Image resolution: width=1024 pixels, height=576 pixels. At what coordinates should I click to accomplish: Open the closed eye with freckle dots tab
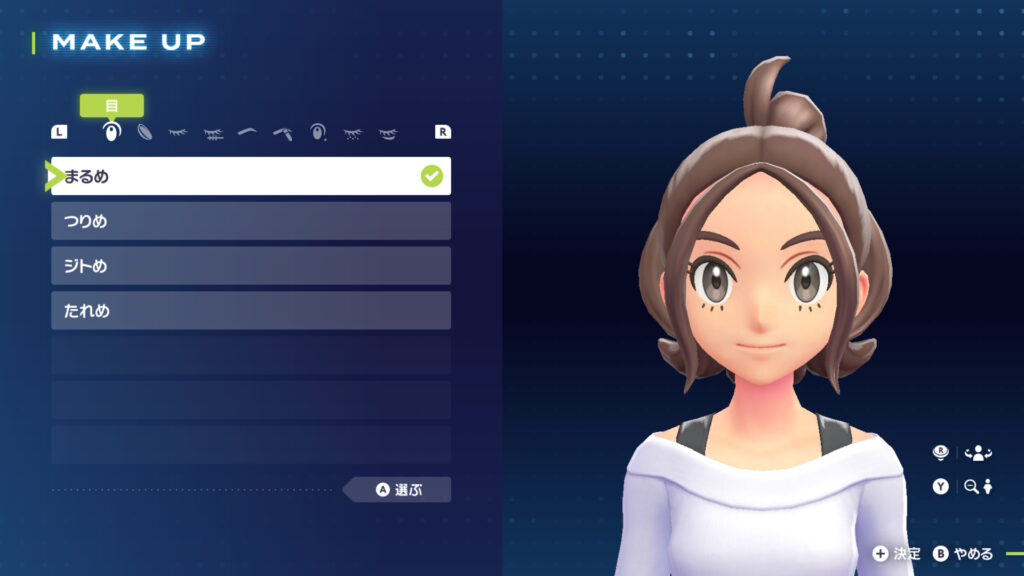click(x=352, y=132)
